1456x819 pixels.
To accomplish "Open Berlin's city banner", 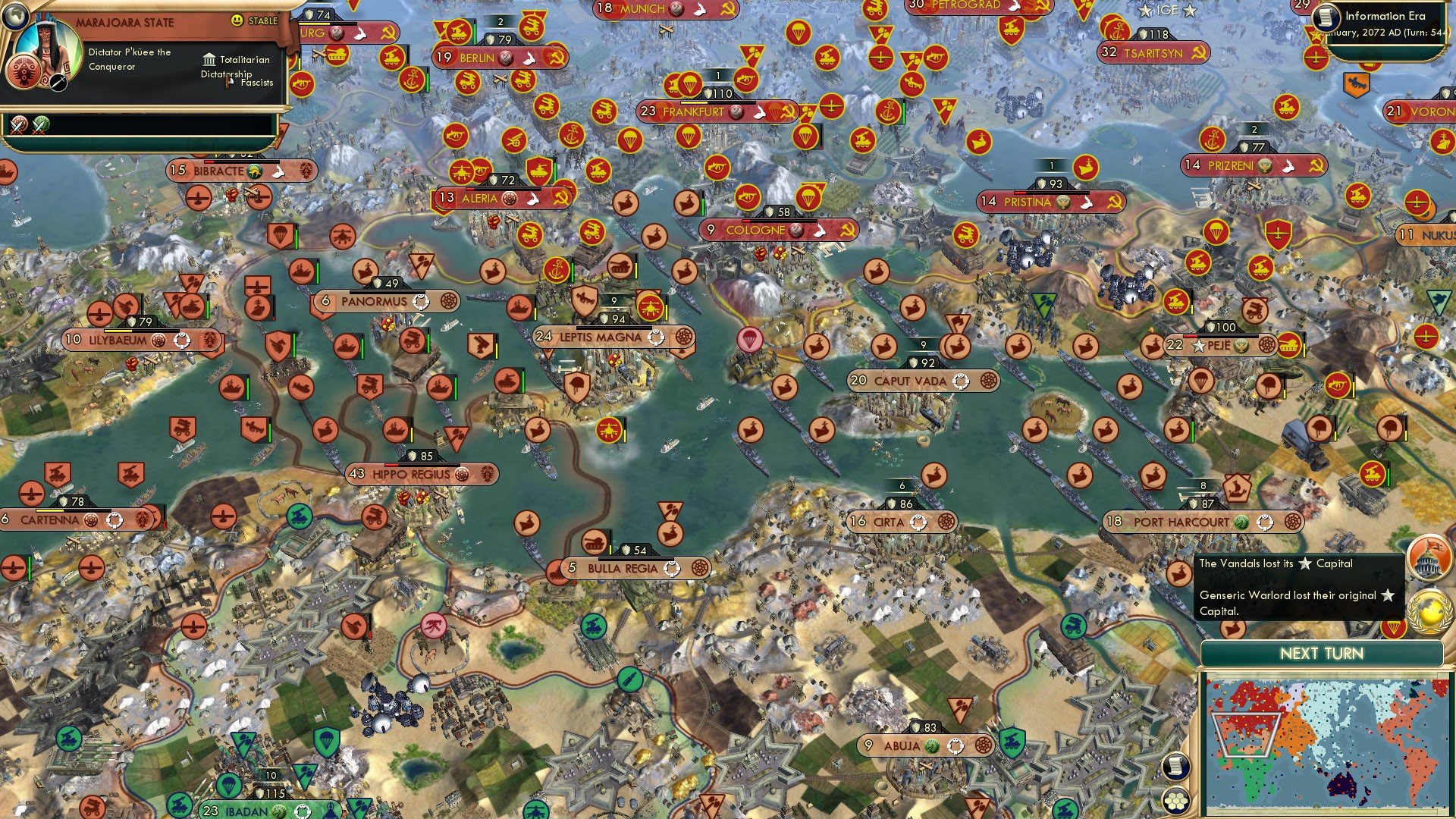I will click(x=478, y=57).
